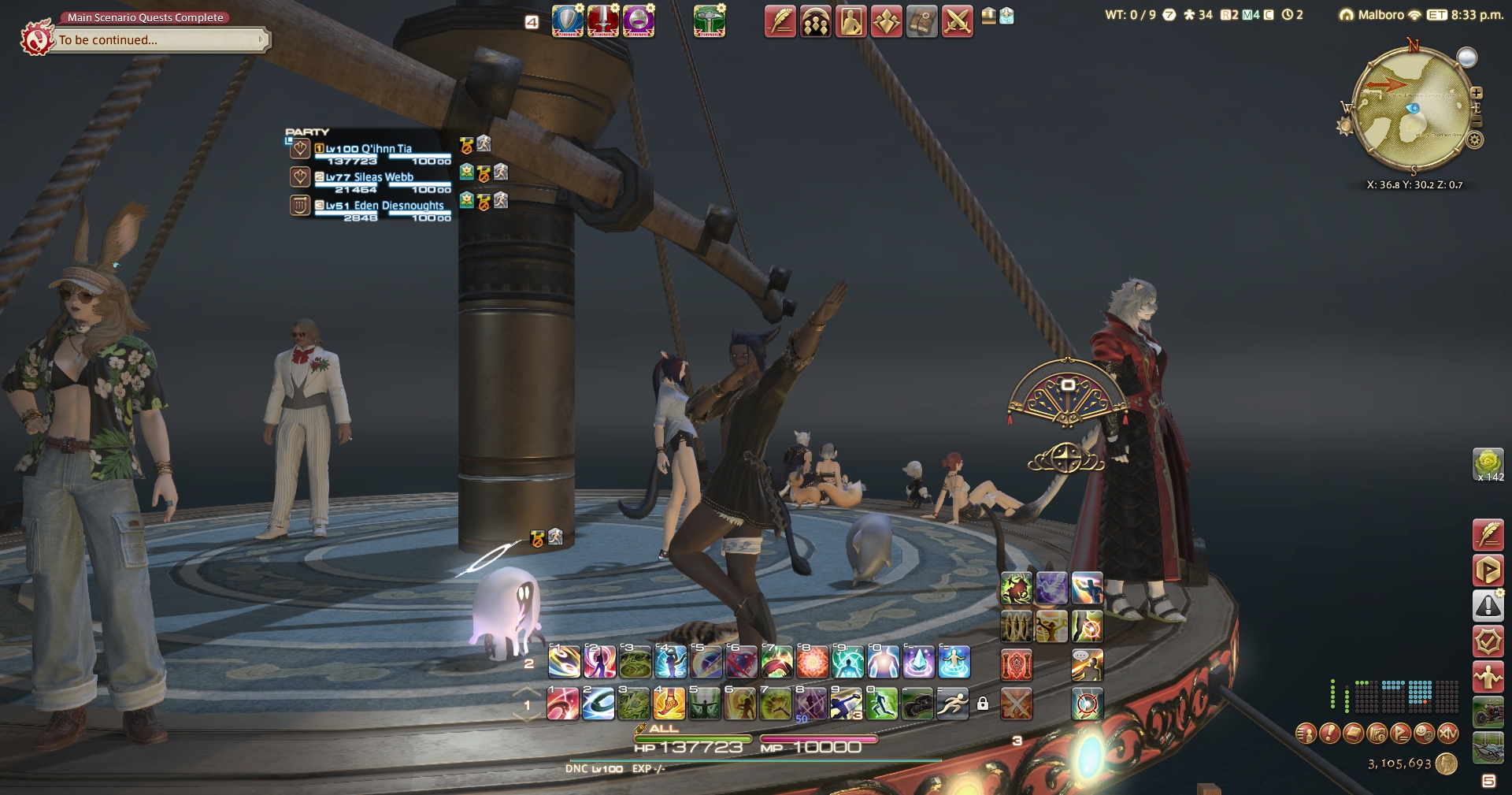Open the crossed swords hotbar button
Image resolution: width=1512 pixels, height=795 pixels.
pos(957,22)
